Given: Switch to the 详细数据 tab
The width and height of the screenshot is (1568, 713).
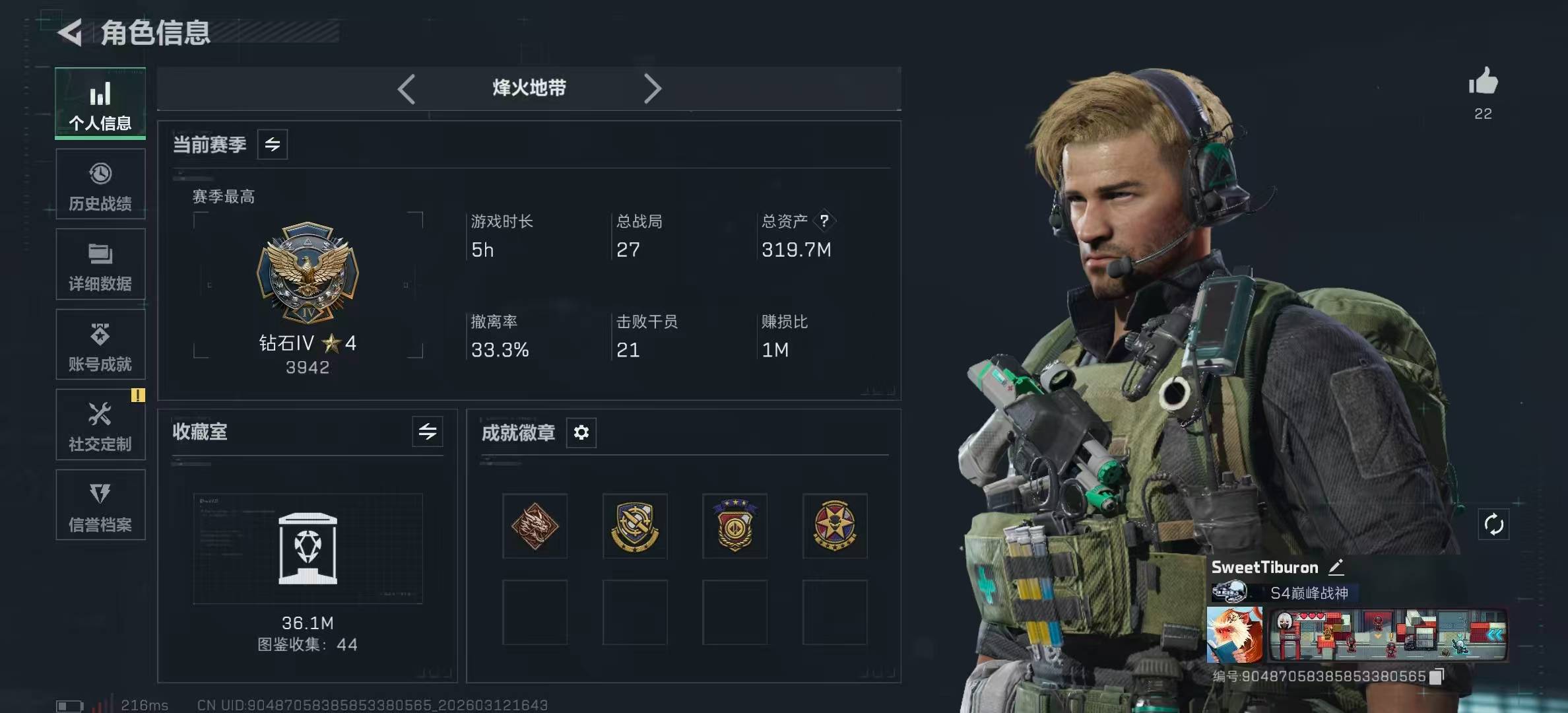Looking at the screenshot, I should coord(100,265).
